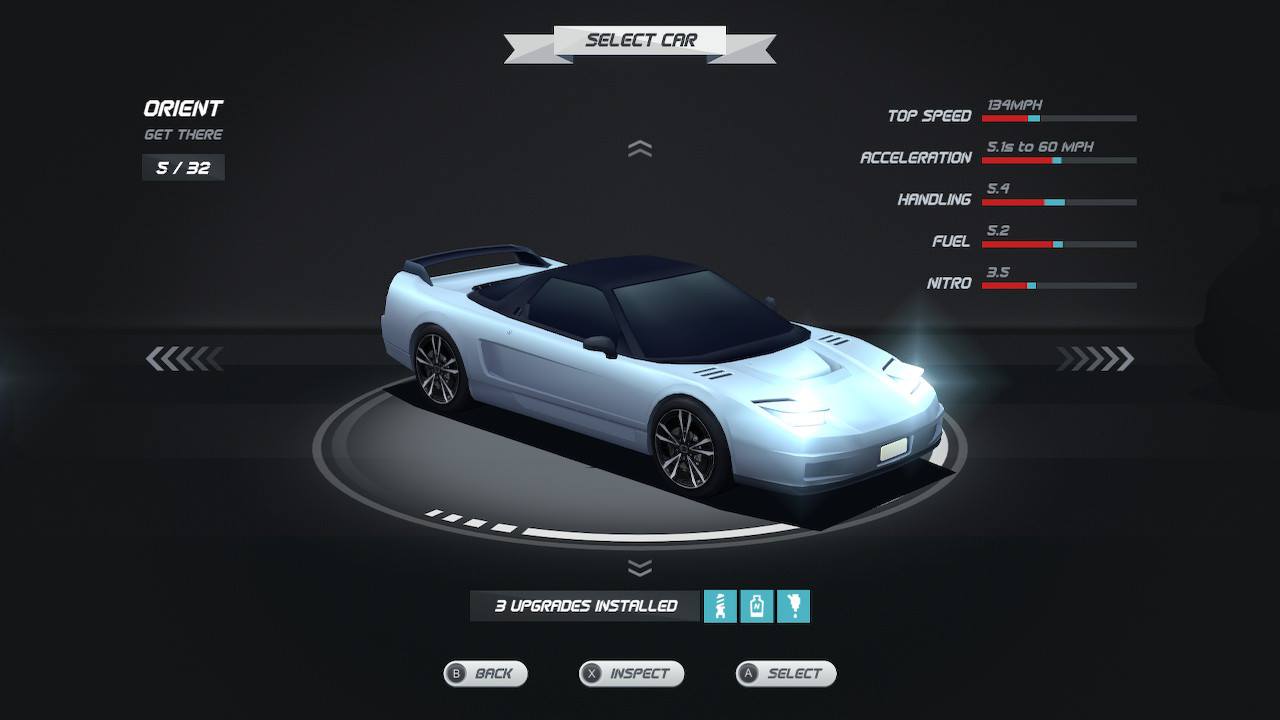1280x720 pixels.
Task: Click the upward double chevron above the car
Action: point(640,149)
